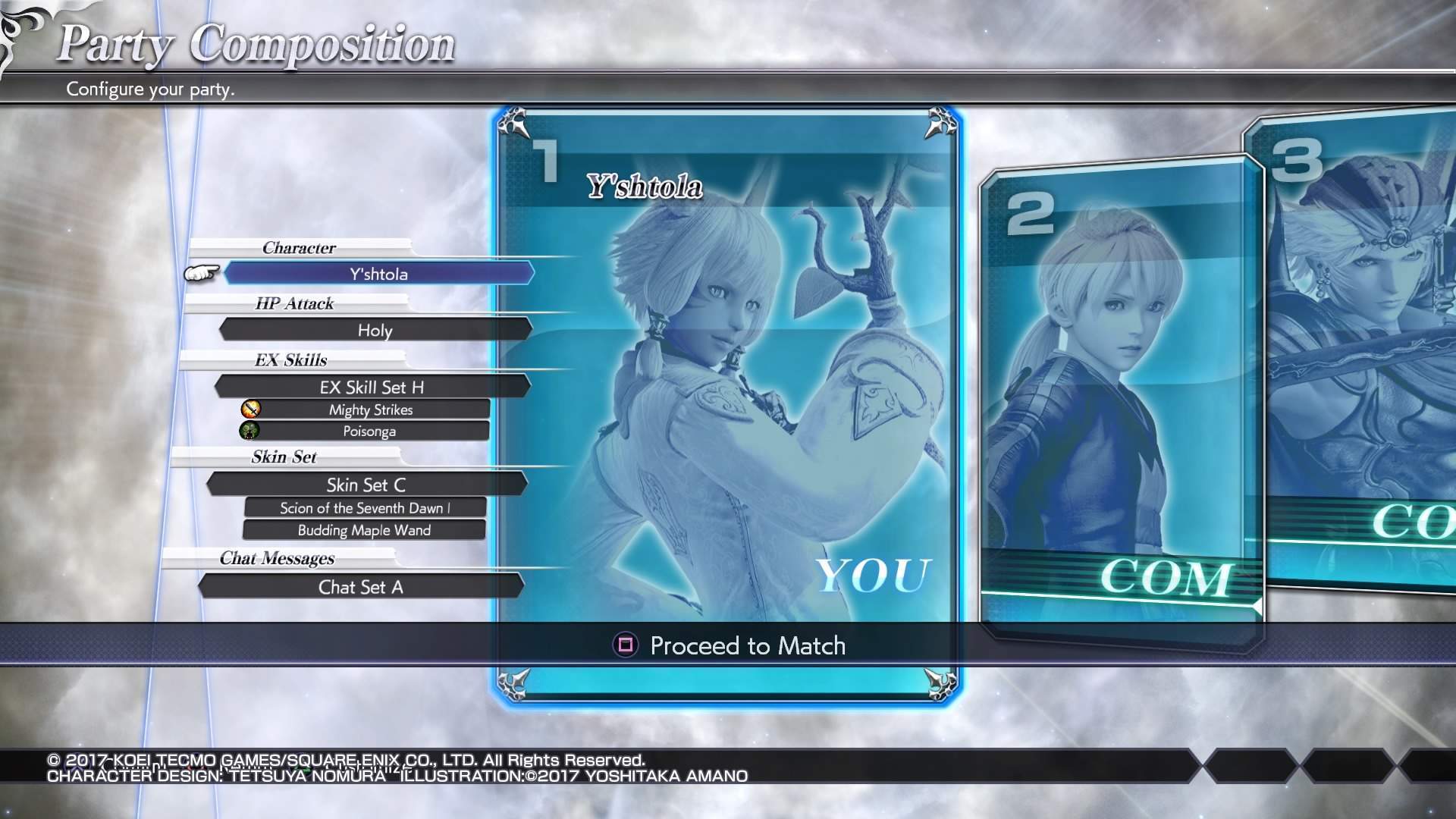Select the Budding Maple Wand weapon
Image resolution: width=1456 pixels, height=819 pixels.
click(x=364, y=530)
